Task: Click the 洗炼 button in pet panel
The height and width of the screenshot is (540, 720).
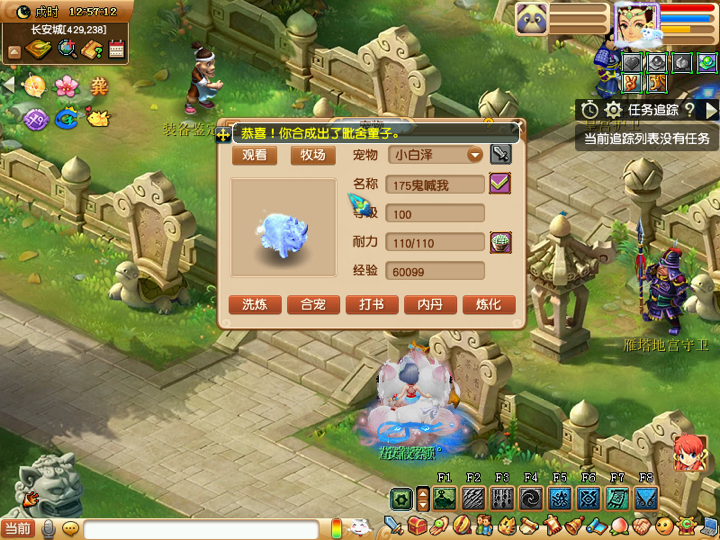Action: 255,305
